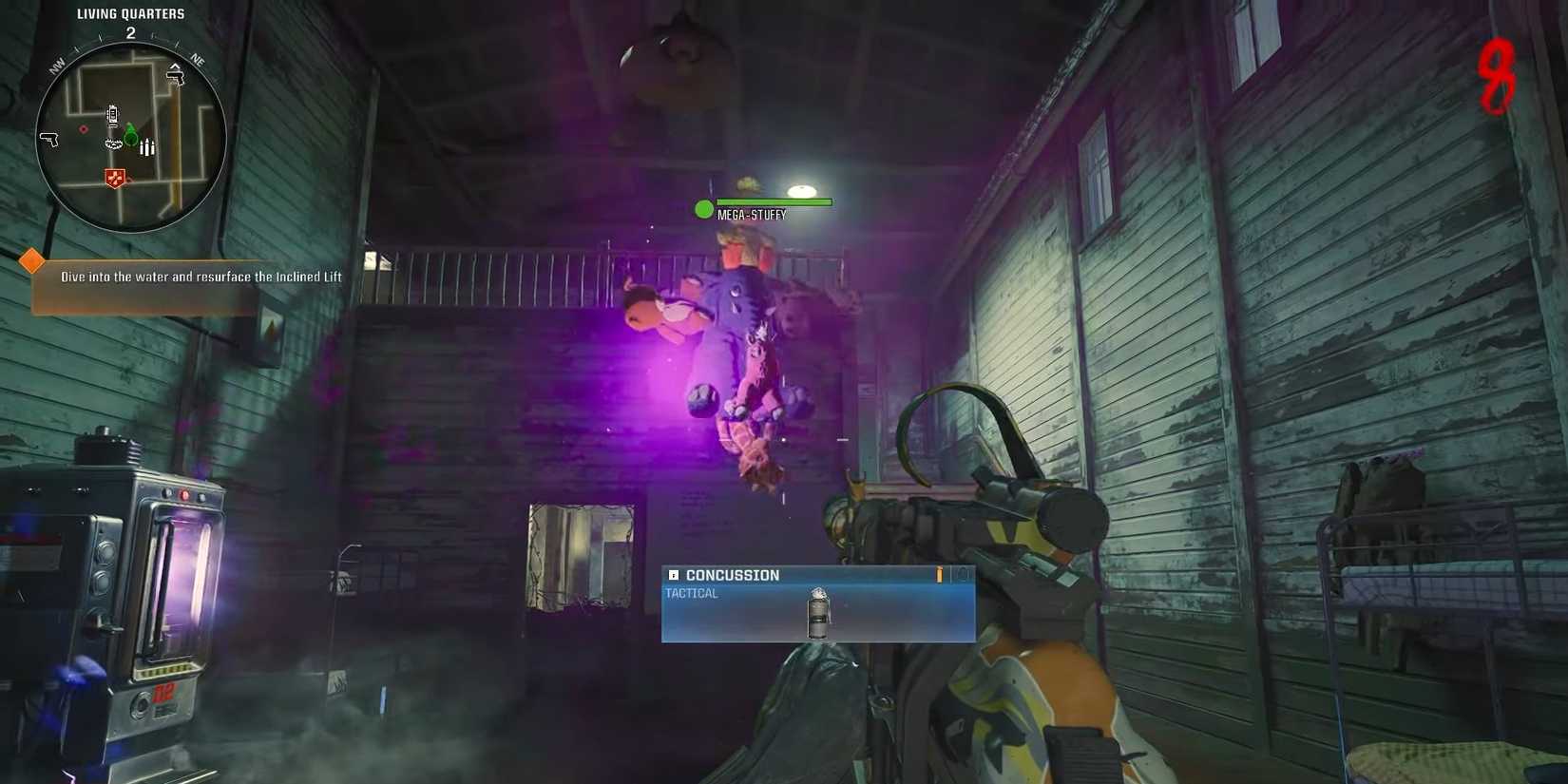Image resolution: width=1568 pixels, height=784 pixels.
Task: Toggle the red enemy dot on minimap
Action: pos(83,129)
